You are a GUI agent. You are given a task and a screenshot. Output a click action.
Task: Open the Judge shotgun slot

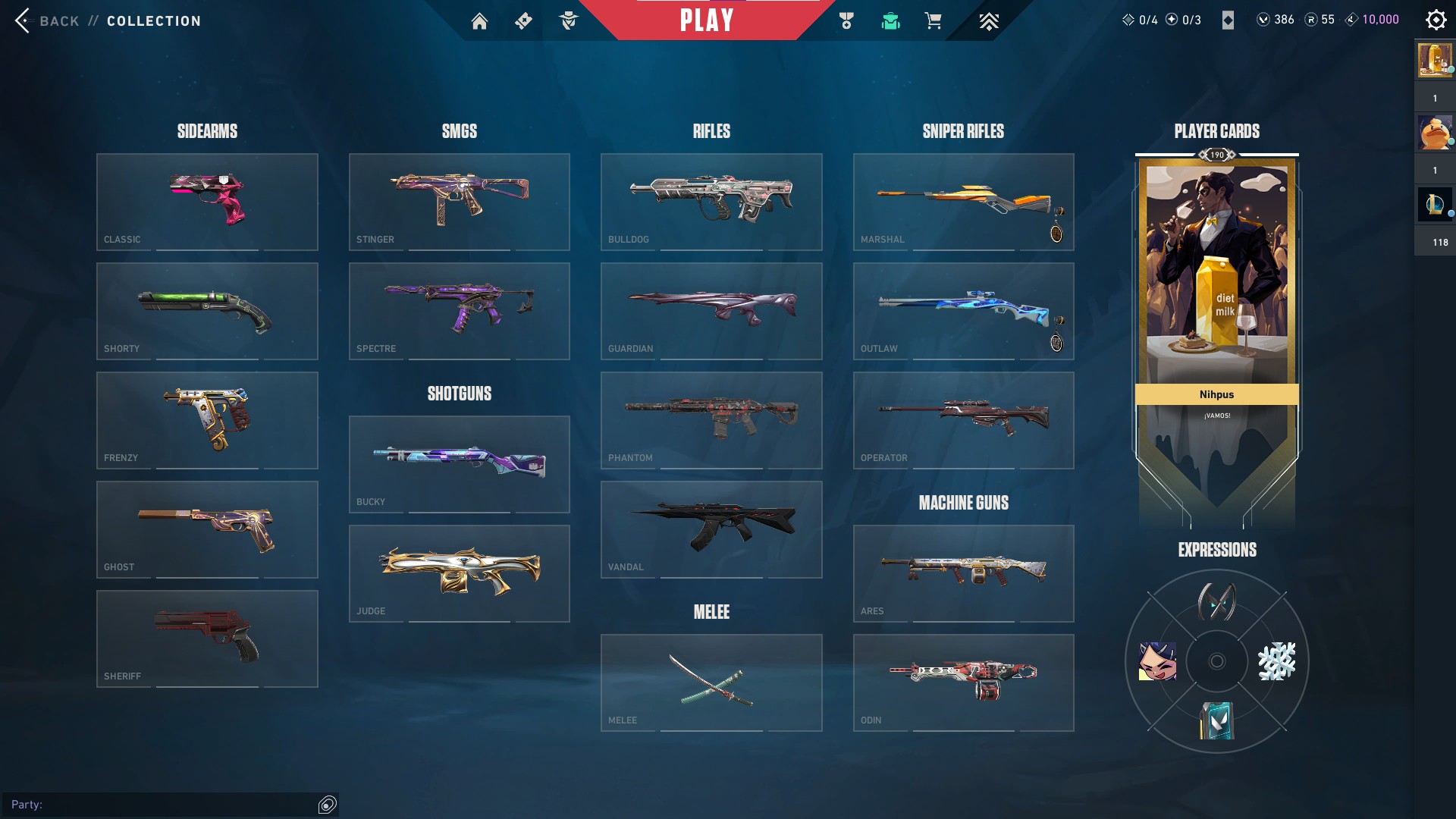(x=459, y=573)
